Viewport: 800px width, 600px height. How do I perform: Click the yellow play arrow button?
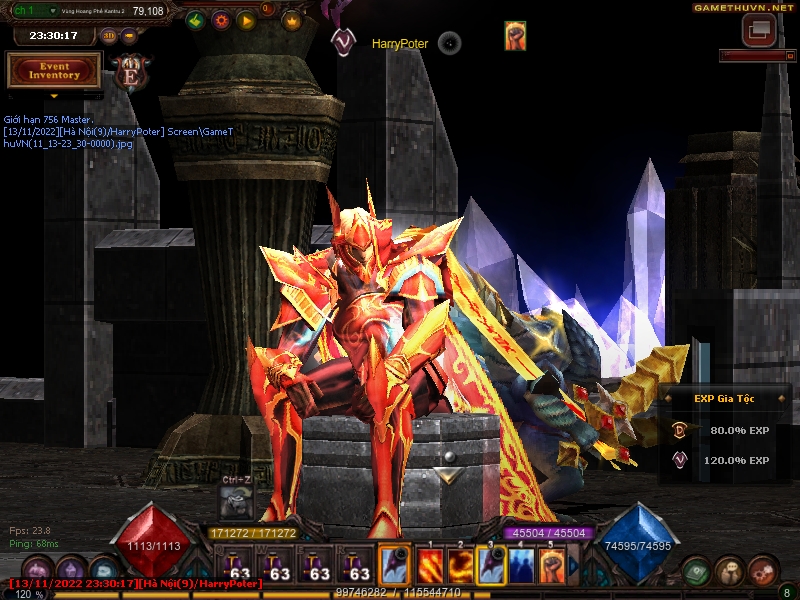pyautogui.click(x=246, y=20)
